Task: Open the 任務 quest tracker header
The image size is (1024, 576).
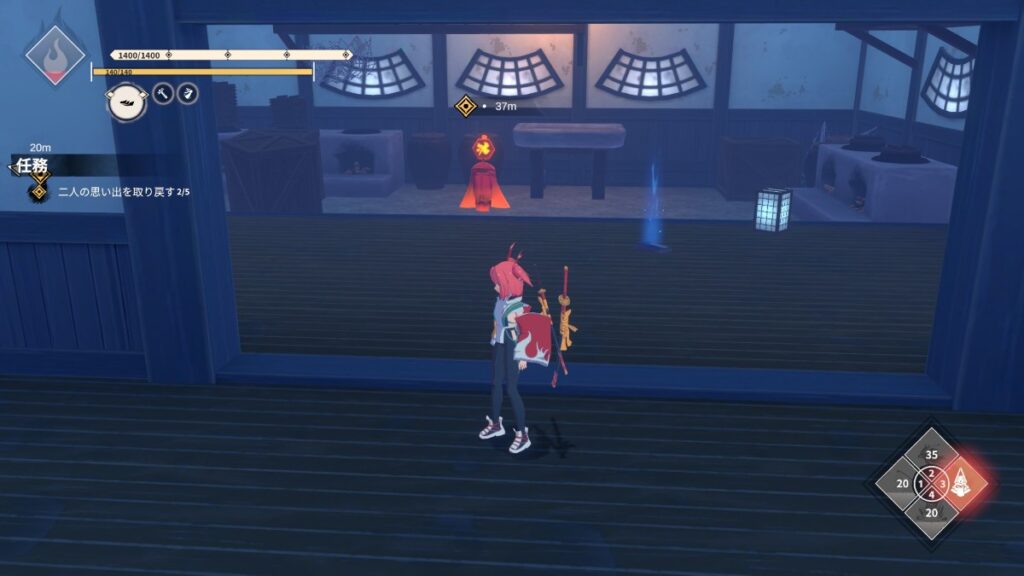Action: tap(31, 165)
